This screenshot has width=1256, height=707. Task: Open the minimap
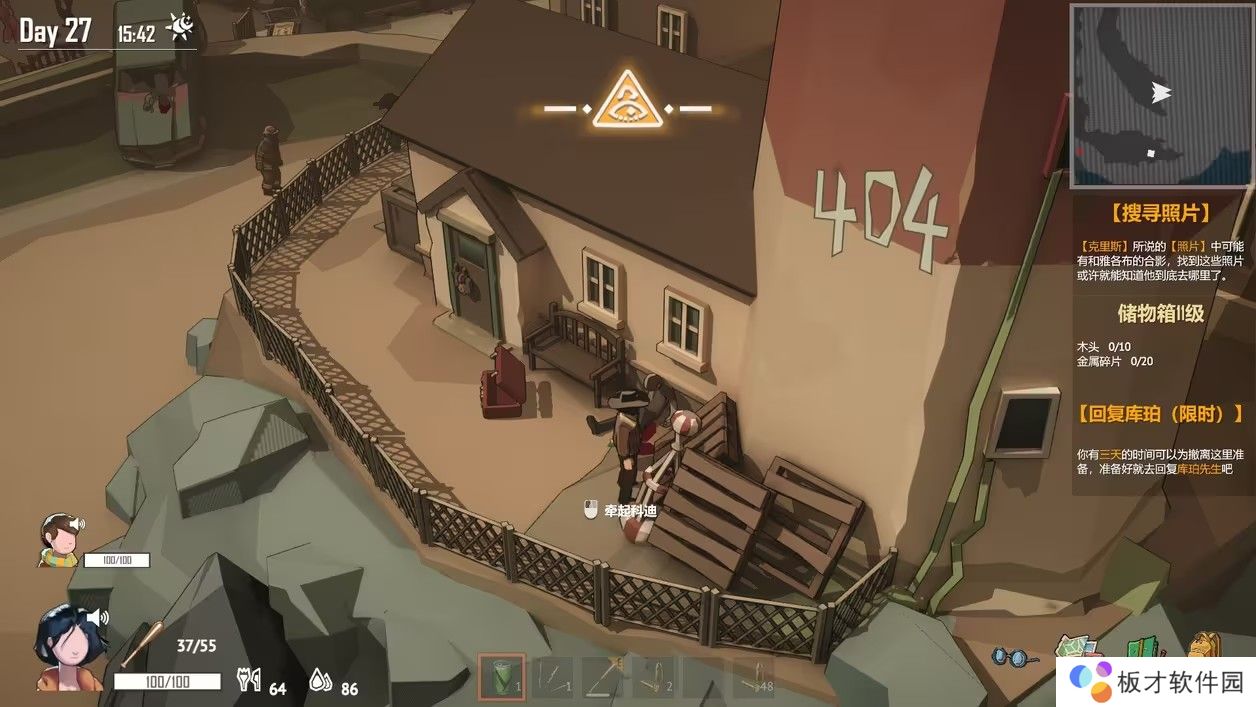click(1159, 95)
